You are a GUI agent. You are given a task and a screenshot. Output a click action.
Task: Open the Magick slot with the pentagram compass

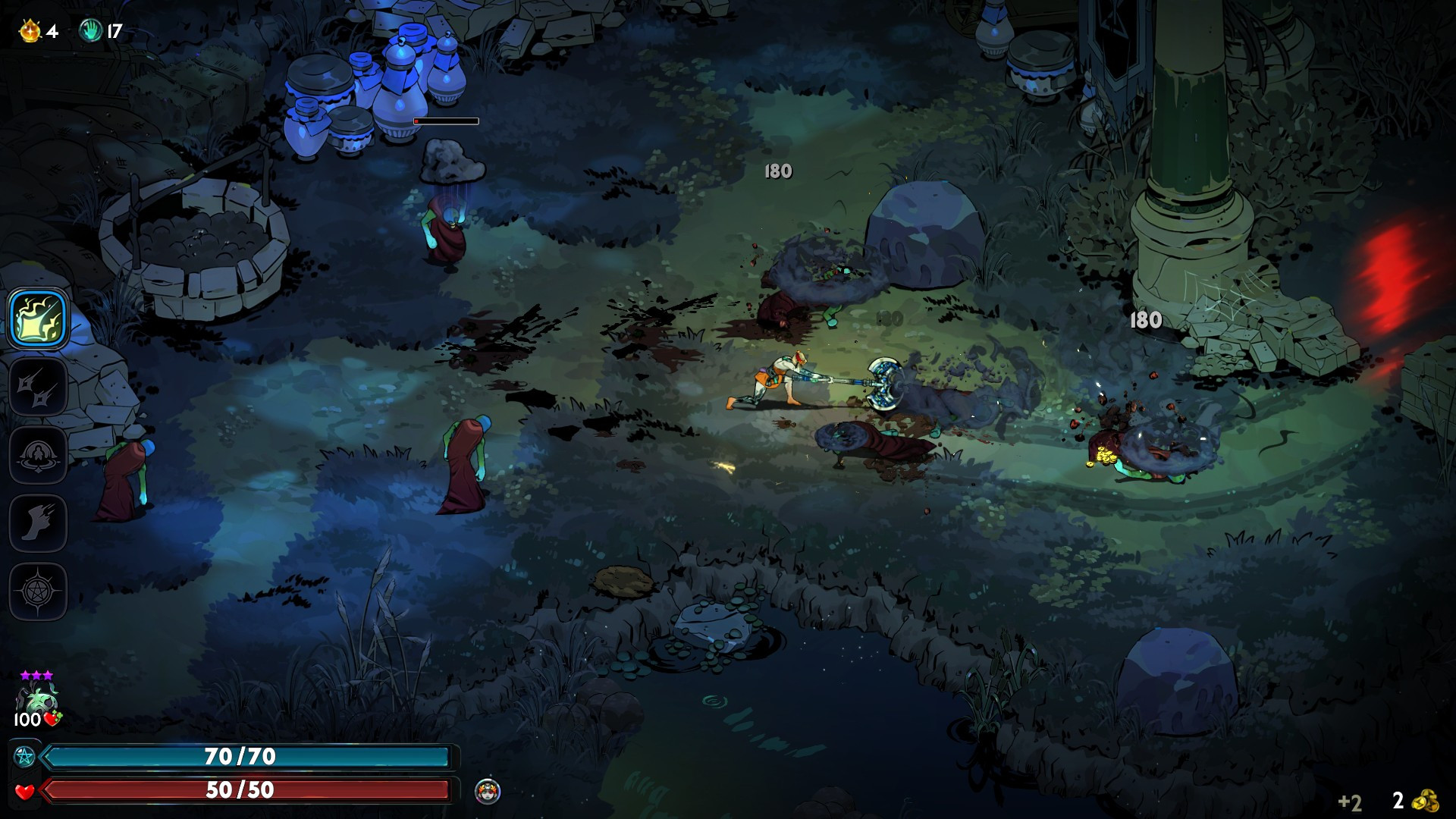39,591
